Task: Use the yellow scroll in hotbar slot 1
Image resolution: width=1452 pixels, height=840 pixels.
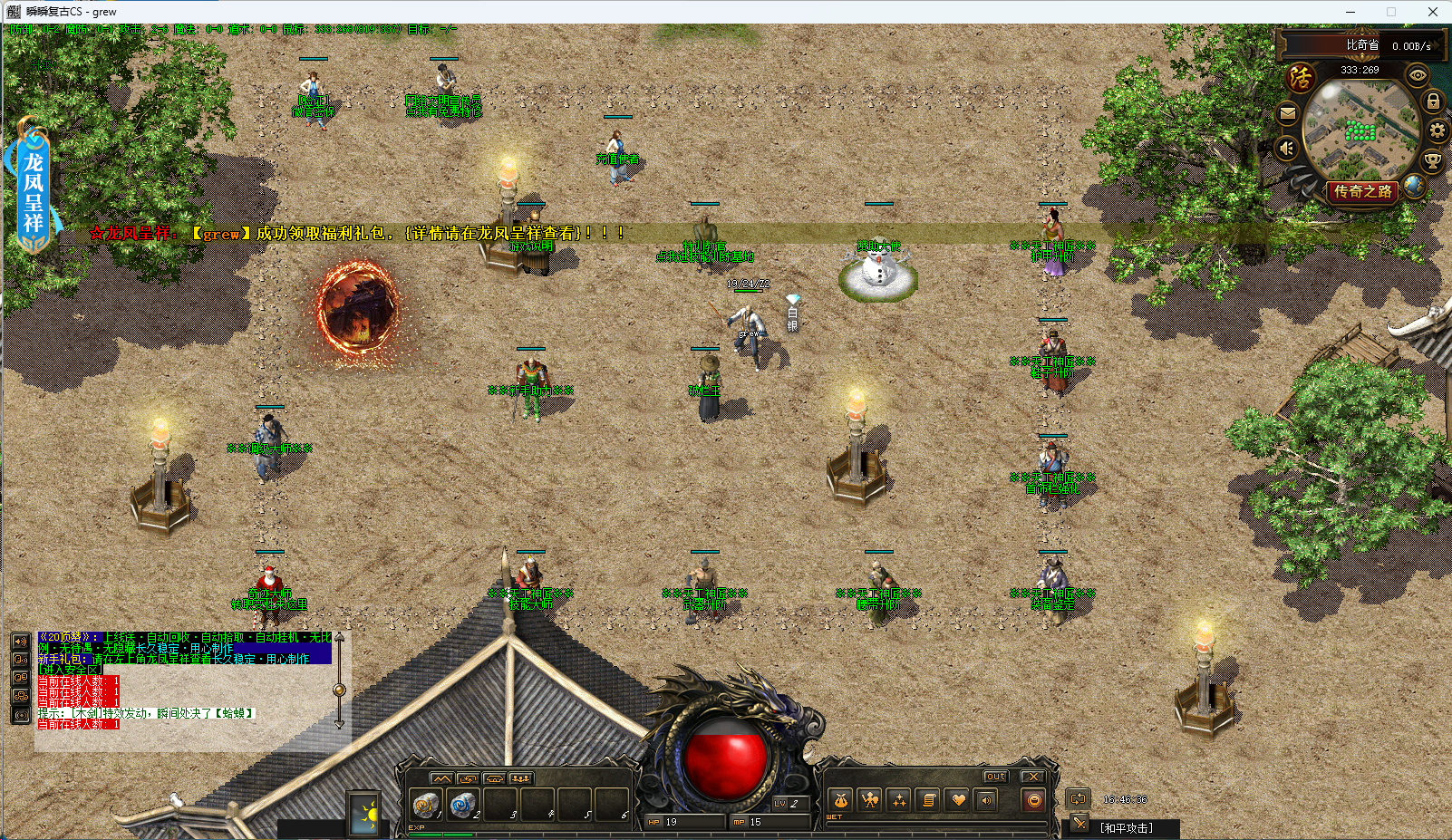Action: coord(425,803)
